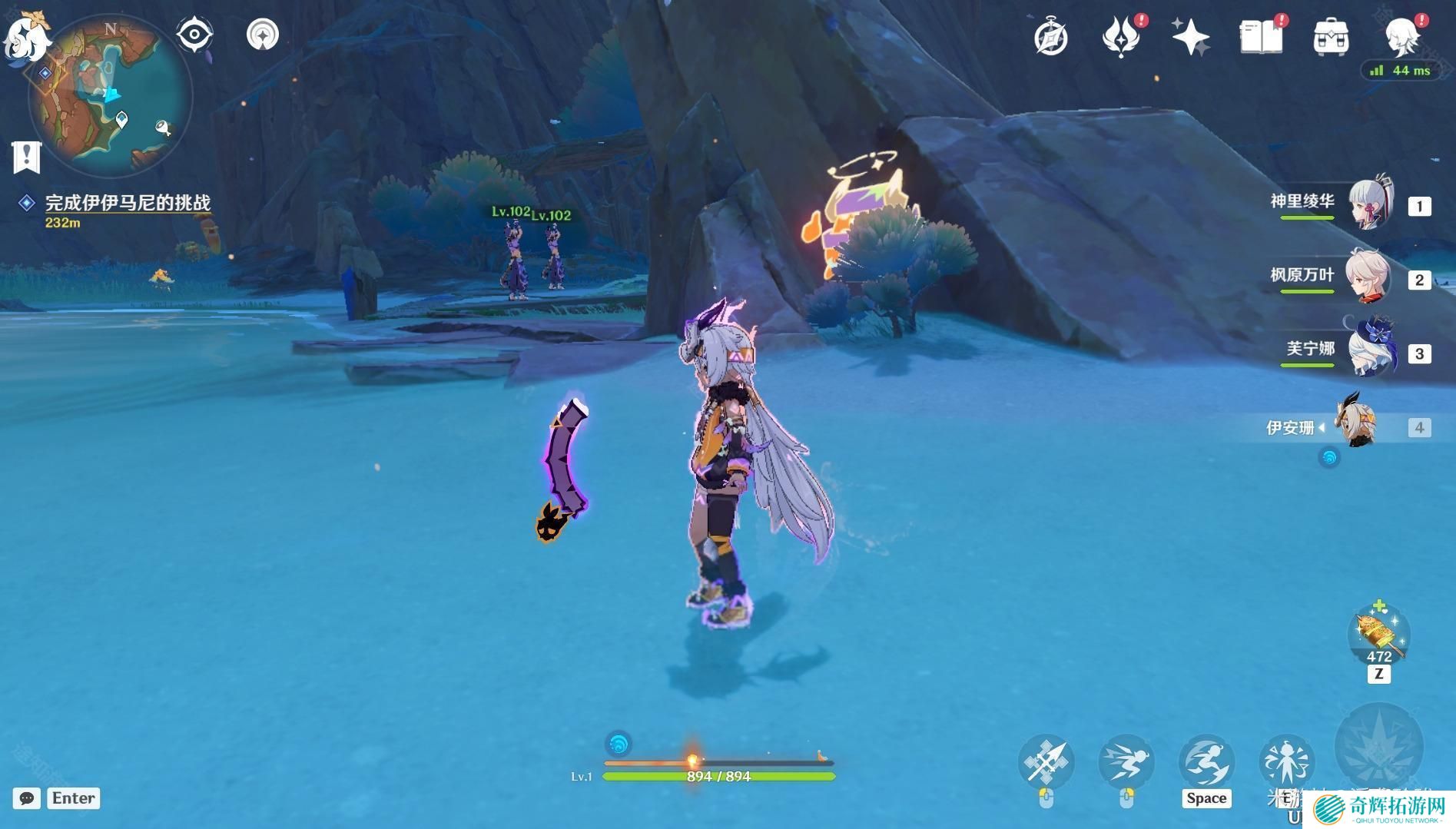Open the quest banner exclamation icon
1456x829 pixels.
pyautogui.click(x=26, y=157)
